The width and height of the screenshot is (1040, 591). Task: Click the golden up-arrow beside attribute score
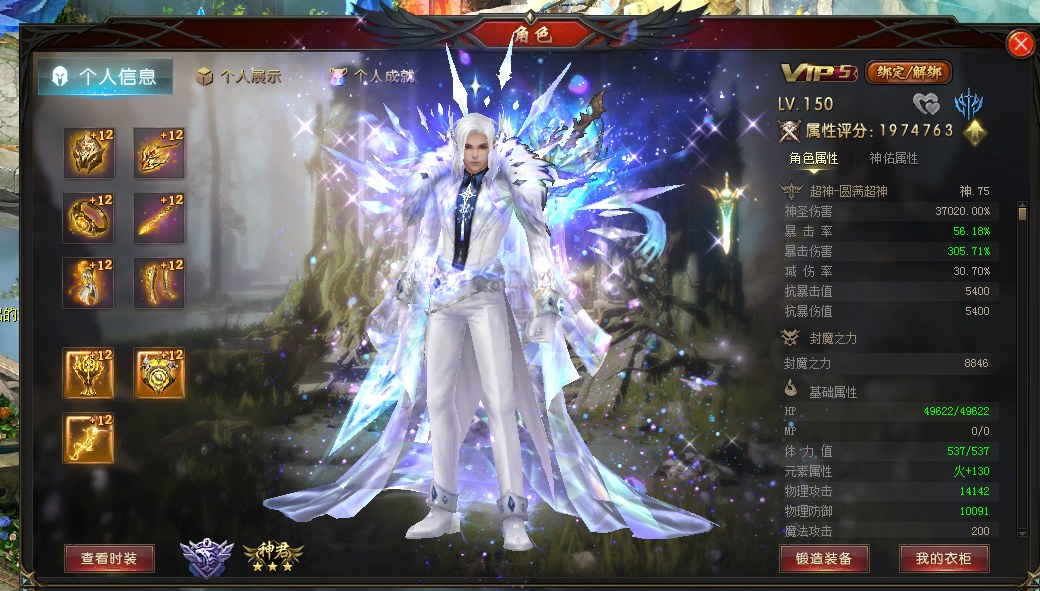point(974,131)
